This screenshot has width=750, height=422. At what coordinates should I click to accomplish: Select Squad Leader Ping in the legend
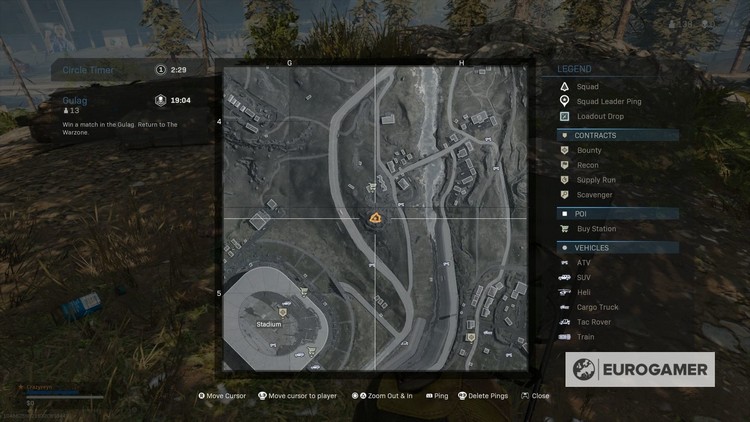coord(608,101)
